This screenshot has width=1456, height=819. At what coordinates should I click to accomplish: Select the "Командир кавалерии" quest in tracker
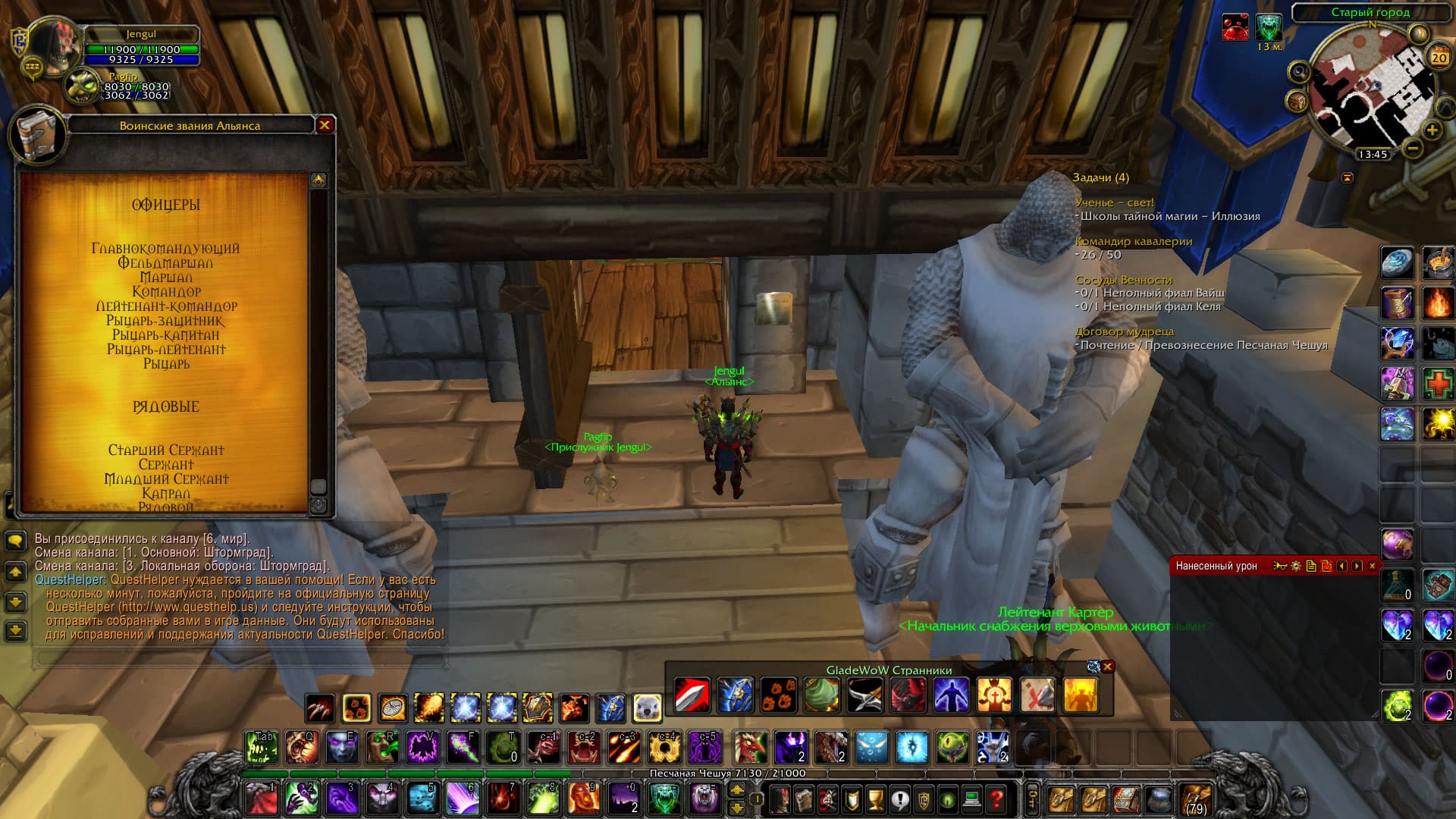(x=1134, y=241)
